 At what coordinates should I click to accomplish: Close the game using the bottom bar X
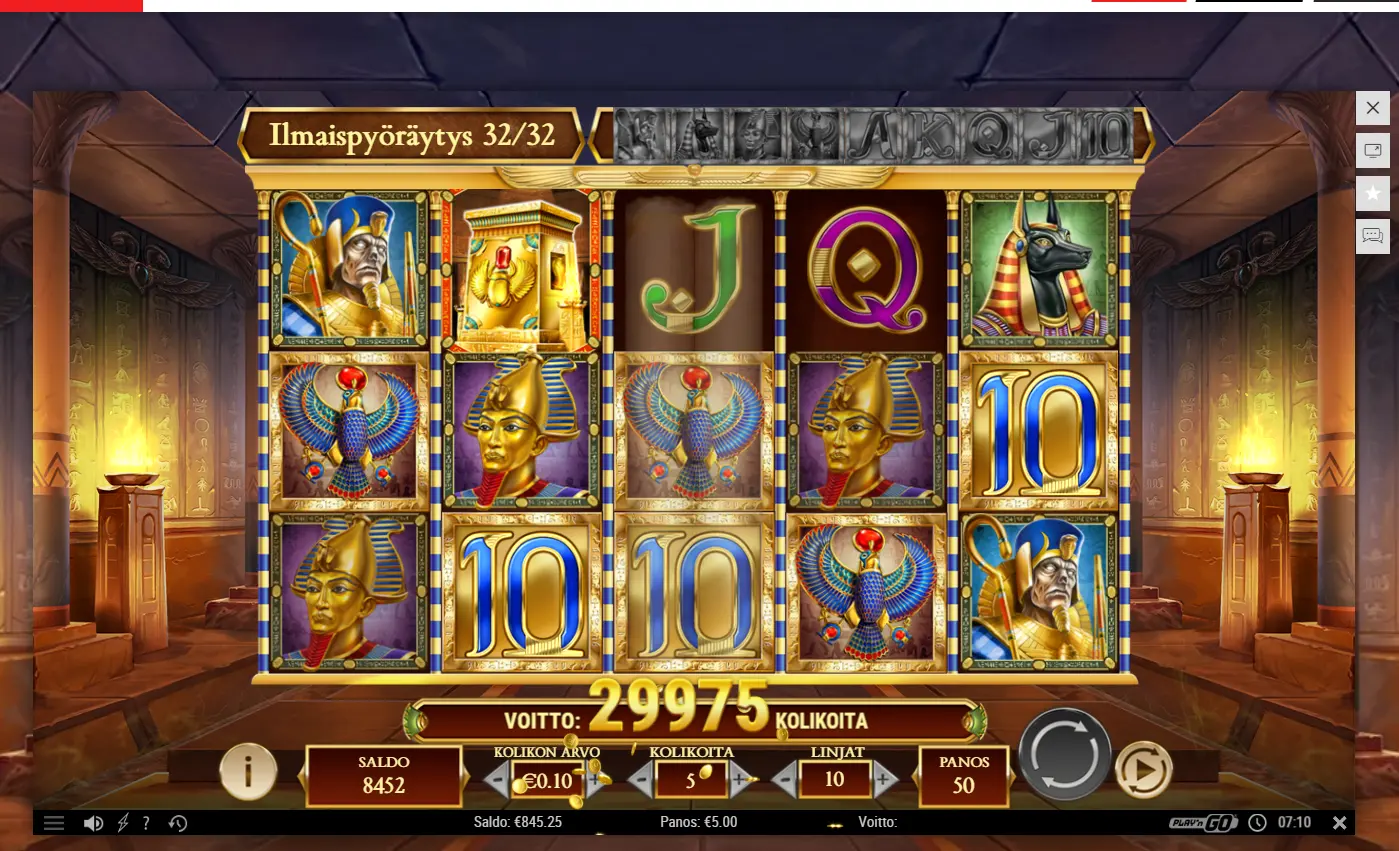coord(1339,822)
